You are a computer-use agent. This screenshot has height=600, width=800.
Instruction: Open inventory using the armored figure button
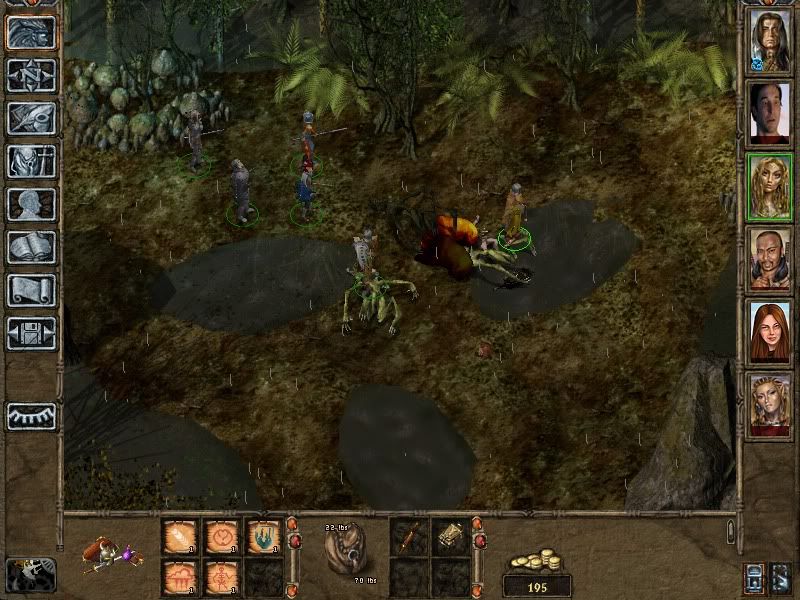tap(31, 161)
